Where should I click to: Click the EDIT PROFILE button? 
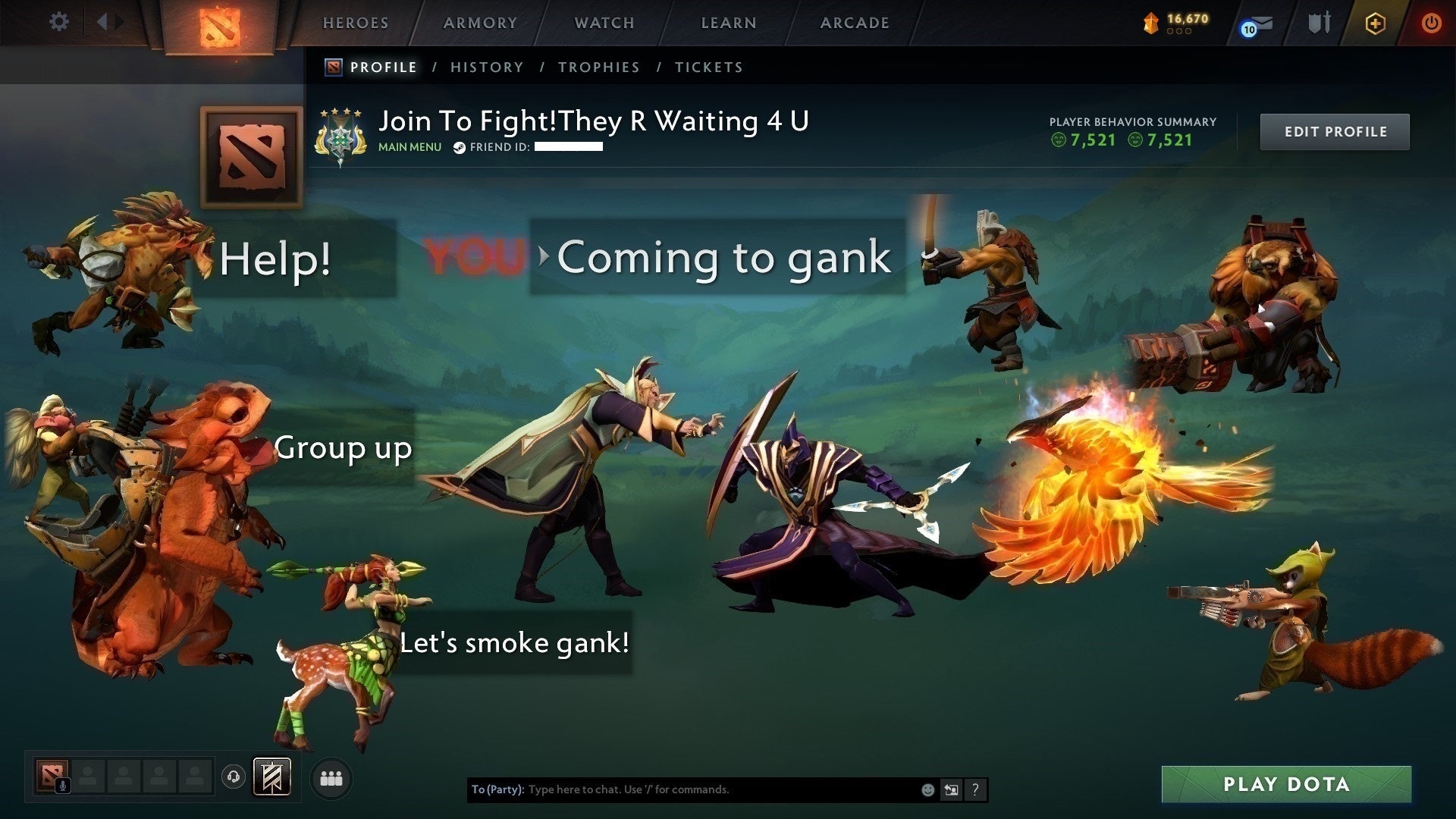[x=1335, y=131]
